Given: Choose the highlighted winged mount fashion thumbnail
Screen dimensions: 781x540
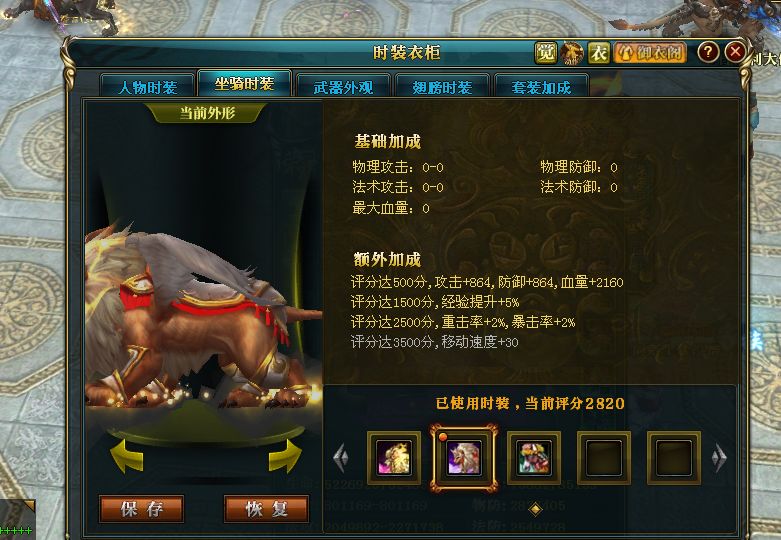Looking at the screenshot, I should click(x=463, y=458).
